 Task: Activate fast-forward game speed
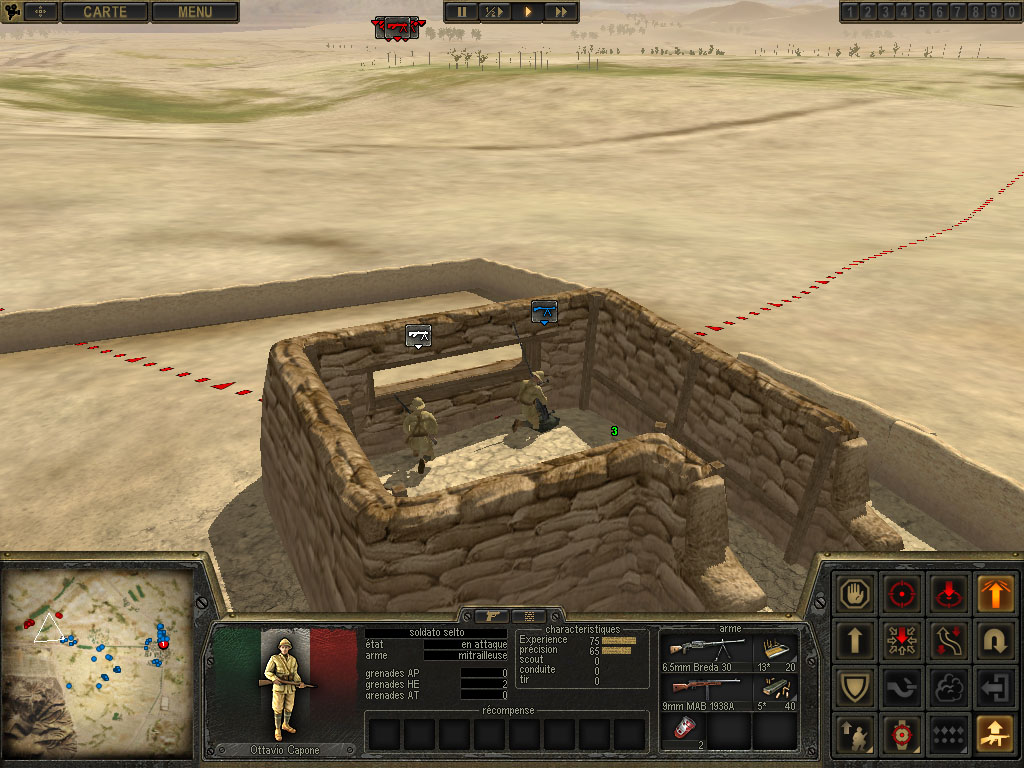(x=562, y=12)
